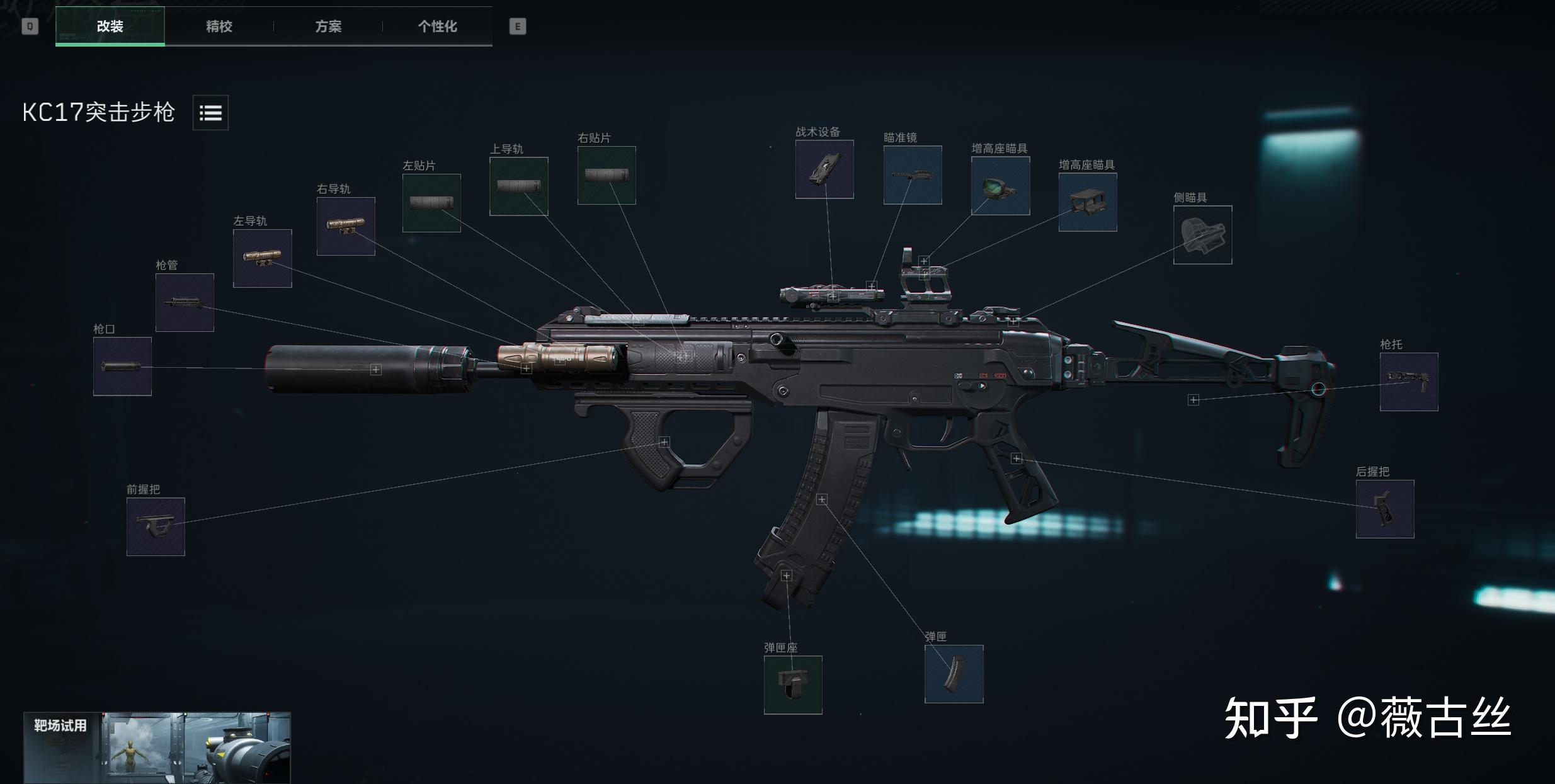Open the 左导轨 left rail slot
Screen dimensions: 1555x784
pyautogui.click(x=262, y=258)
